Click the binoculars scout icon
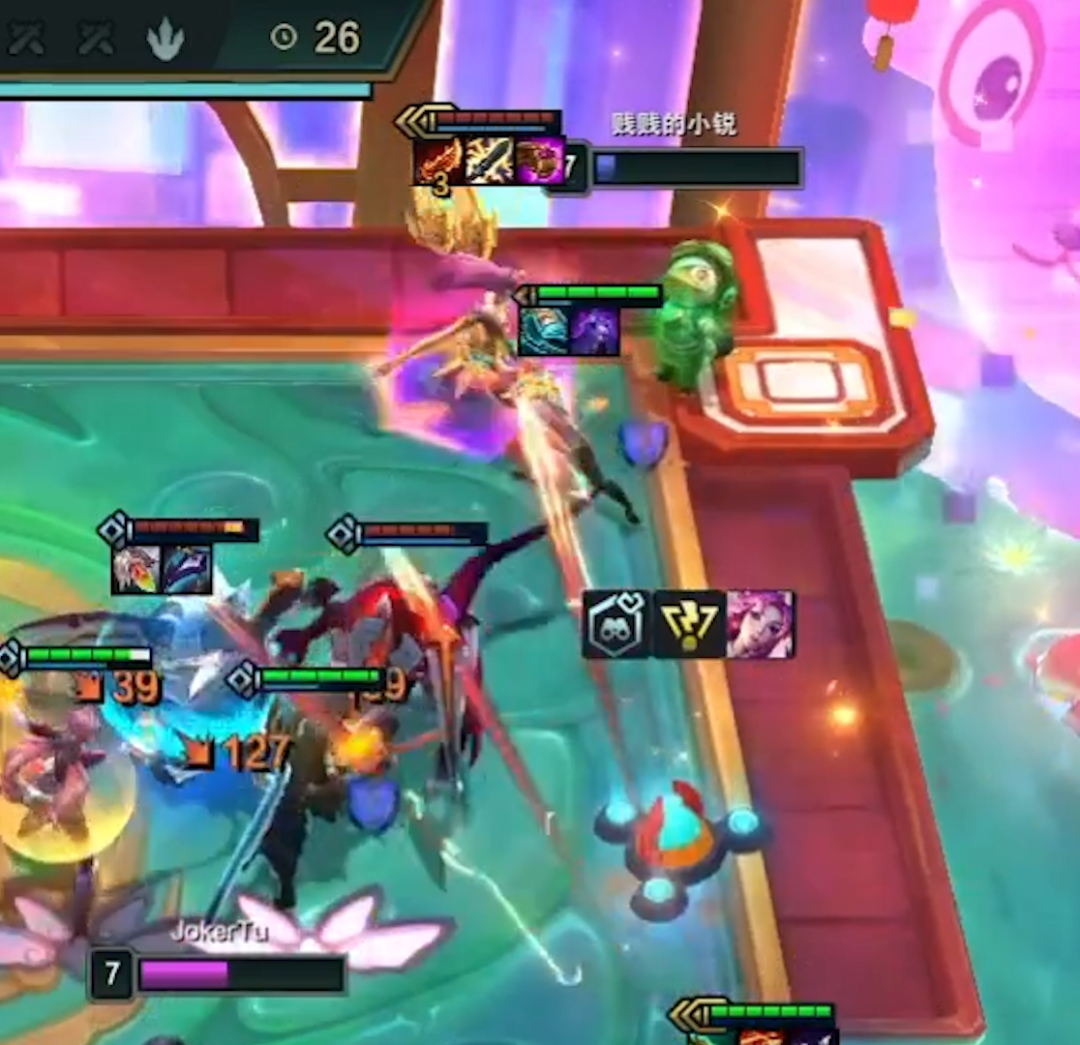Image resolution: width=1080 pixels, height=1045 pixels. 617,625
